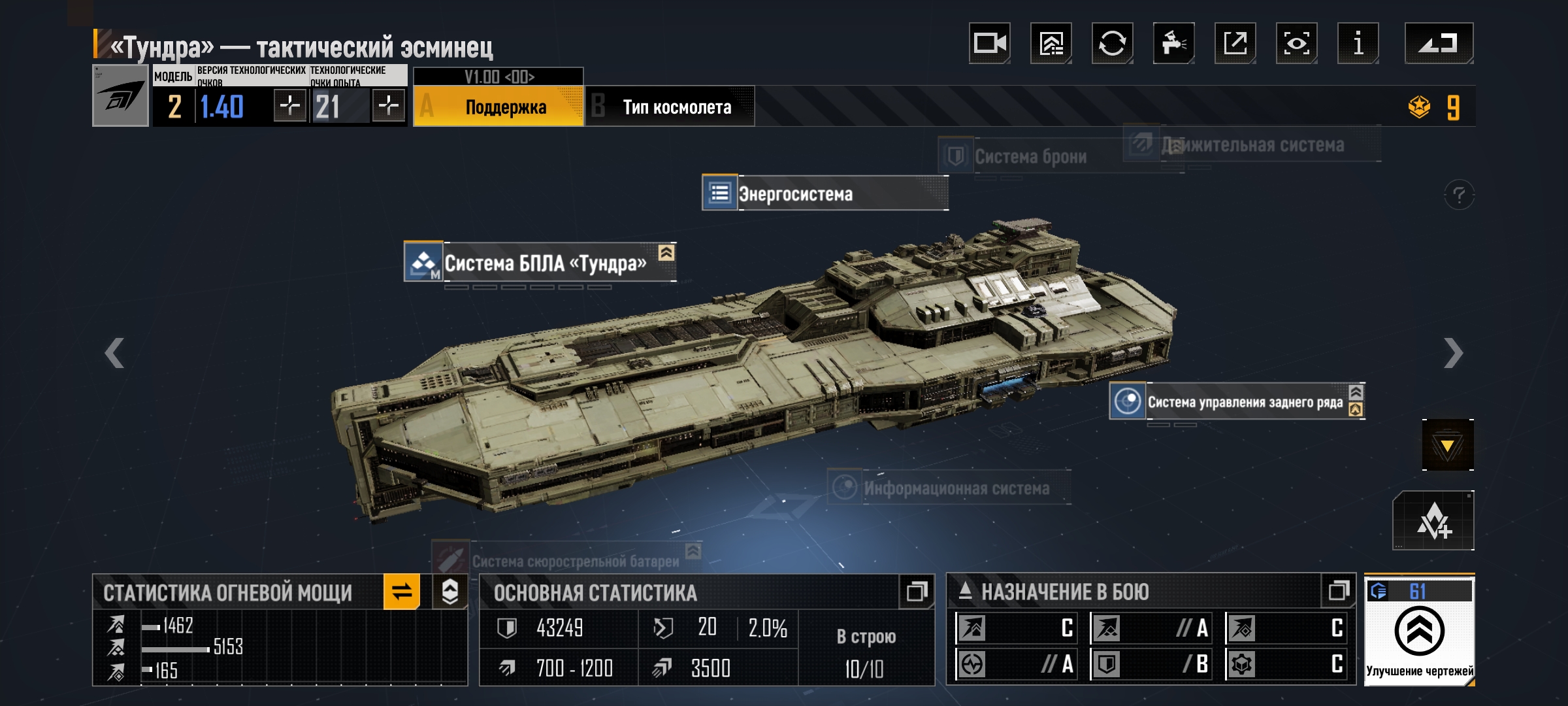Click Улучшение чертежей upgrade button
This screenshot has width=1568, height=706.
click(x=1419, y=631)
